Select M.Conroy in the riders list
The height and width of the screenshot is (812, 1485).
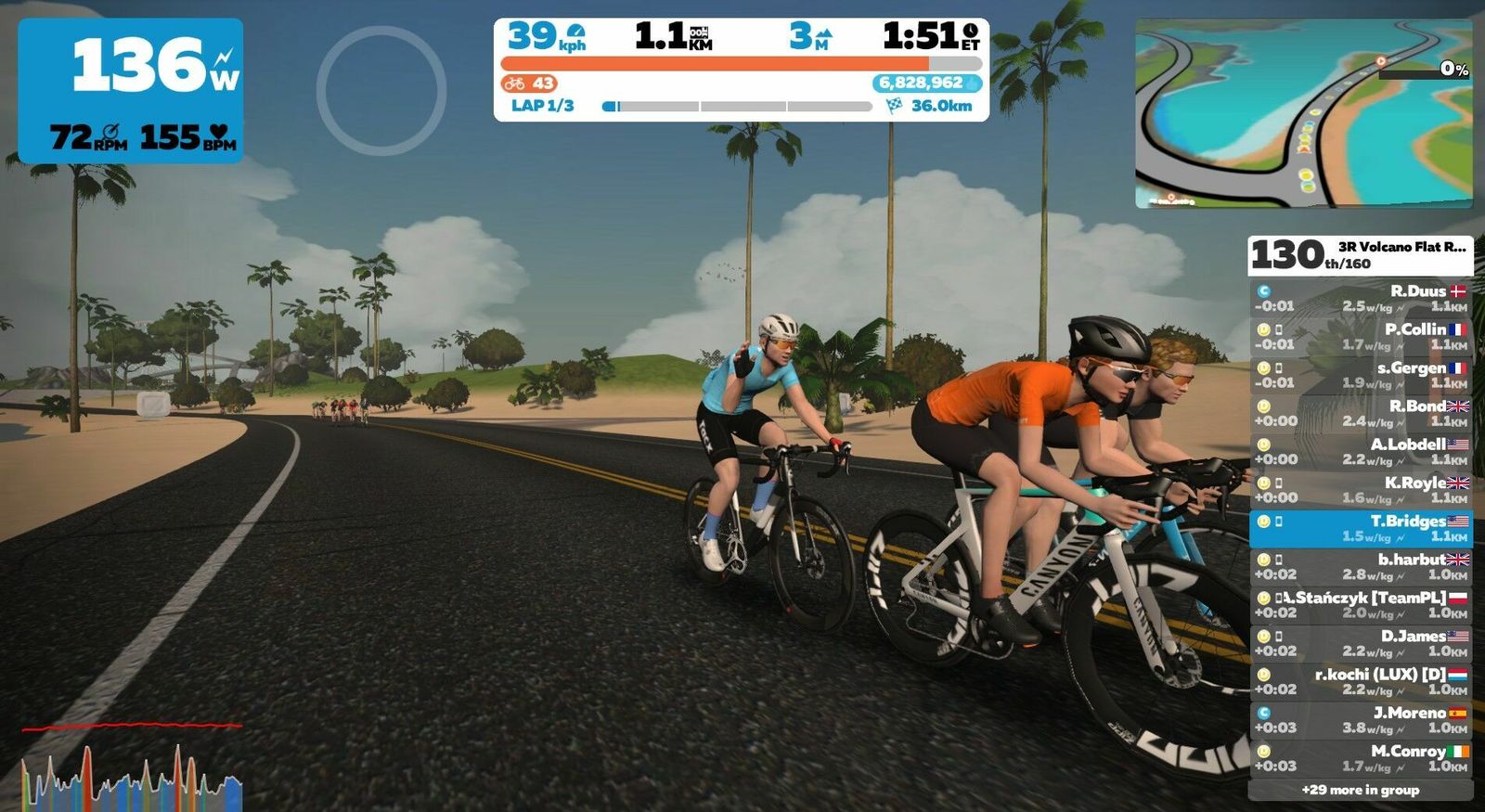[x=1361, y=758]
